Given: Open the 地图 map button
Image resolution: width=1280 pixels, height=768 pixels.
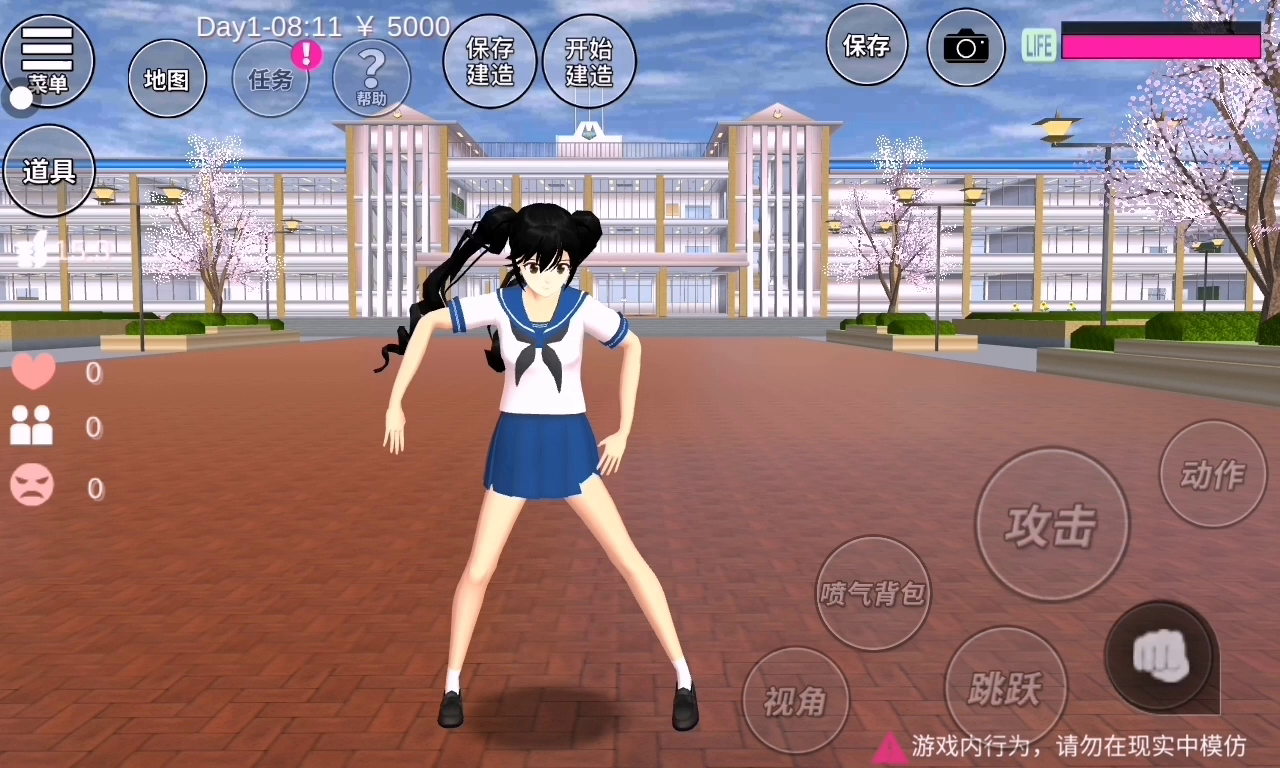Looking at the screenshot, I should 167,79.
